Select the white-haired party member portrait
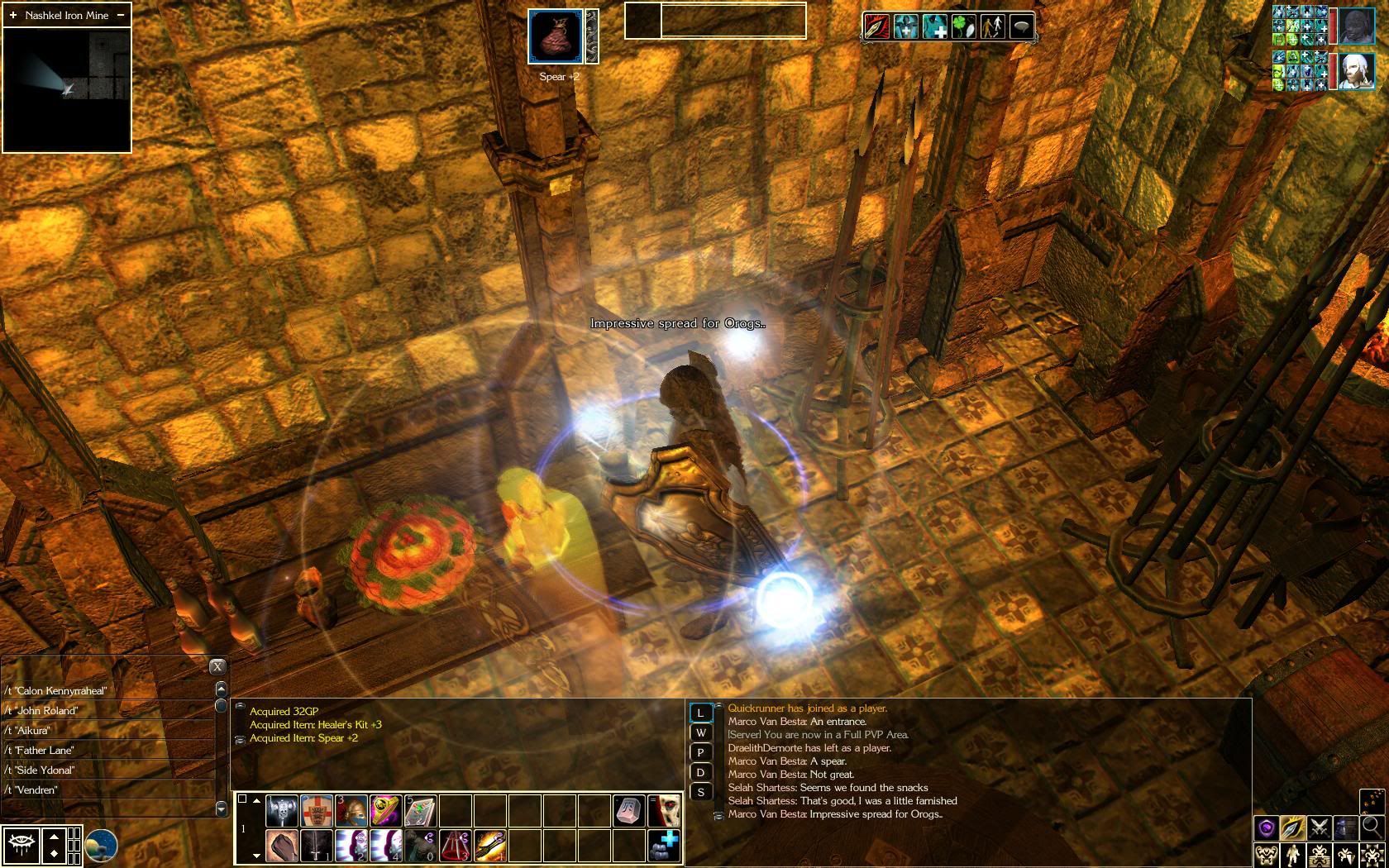This screenshot has height=868, width=1389. (1356, 72)
